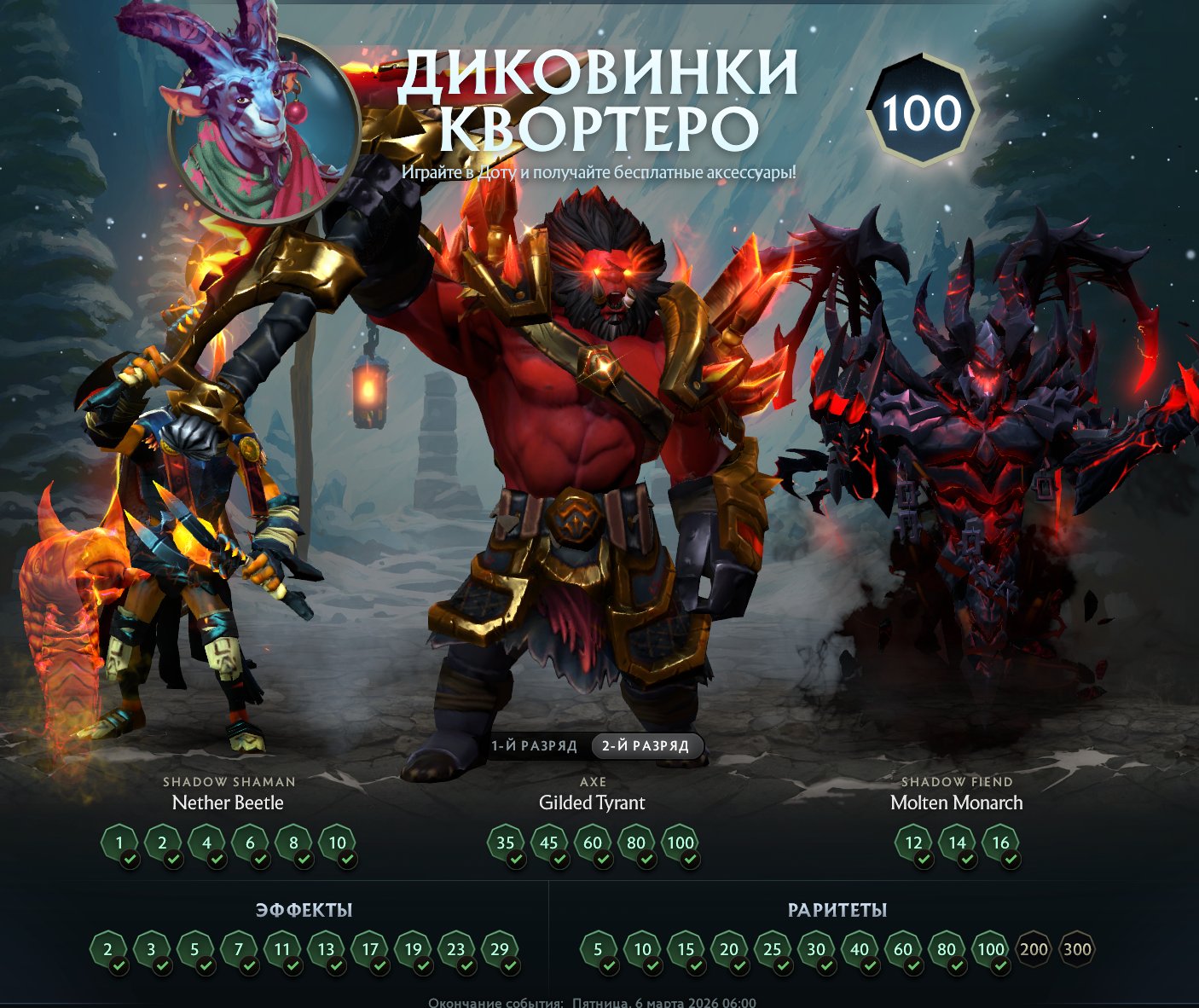This screenshot has height=1008, width=1199.
Task: Click the Gilded Tyrant set name
Action: point(591,802)
